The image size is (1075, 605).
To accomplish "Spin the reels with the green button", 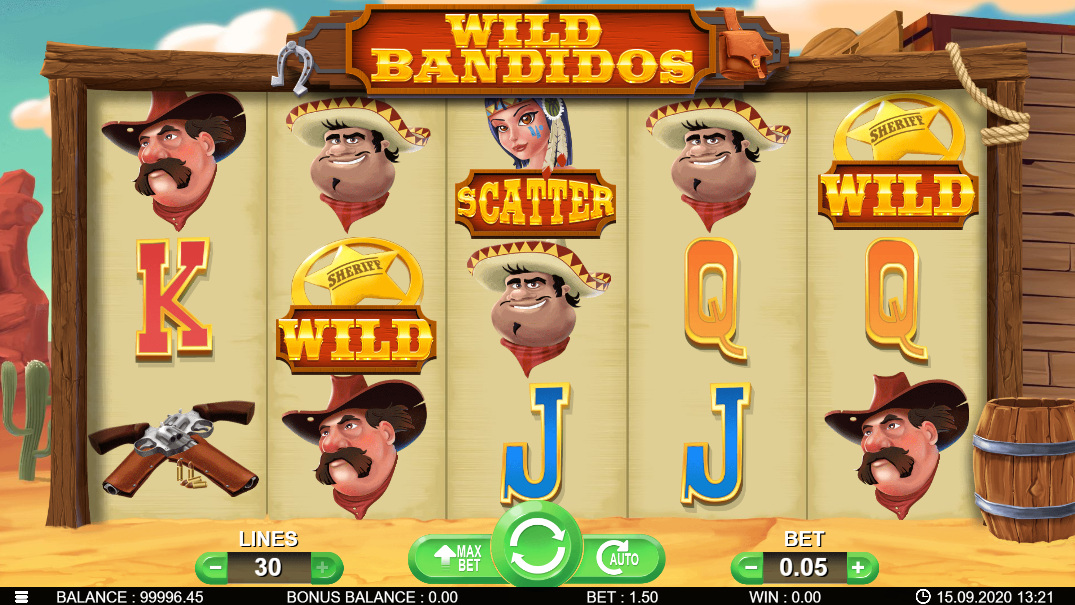I will [x=538, y=544].
